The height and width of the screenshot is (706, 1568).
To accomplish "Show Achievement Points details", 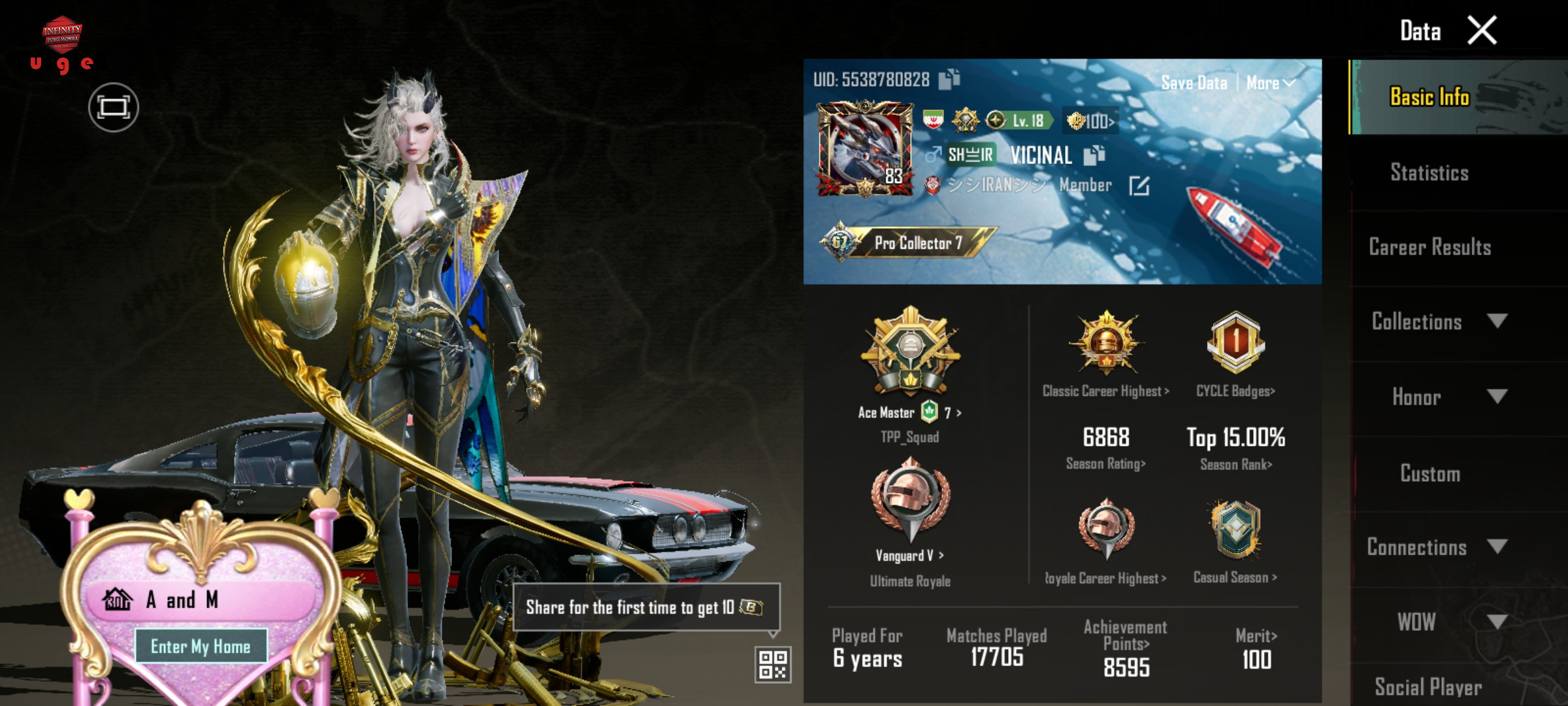I will click(x=1126, y=644).
